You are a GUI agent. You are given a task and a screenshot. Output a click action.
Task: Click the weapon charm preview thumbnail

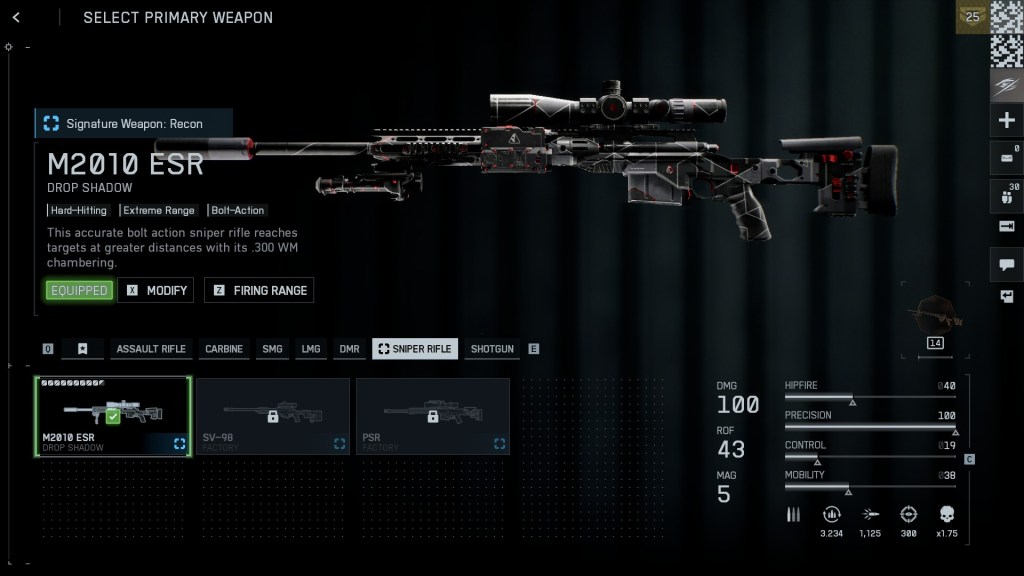tap(936, 318)
